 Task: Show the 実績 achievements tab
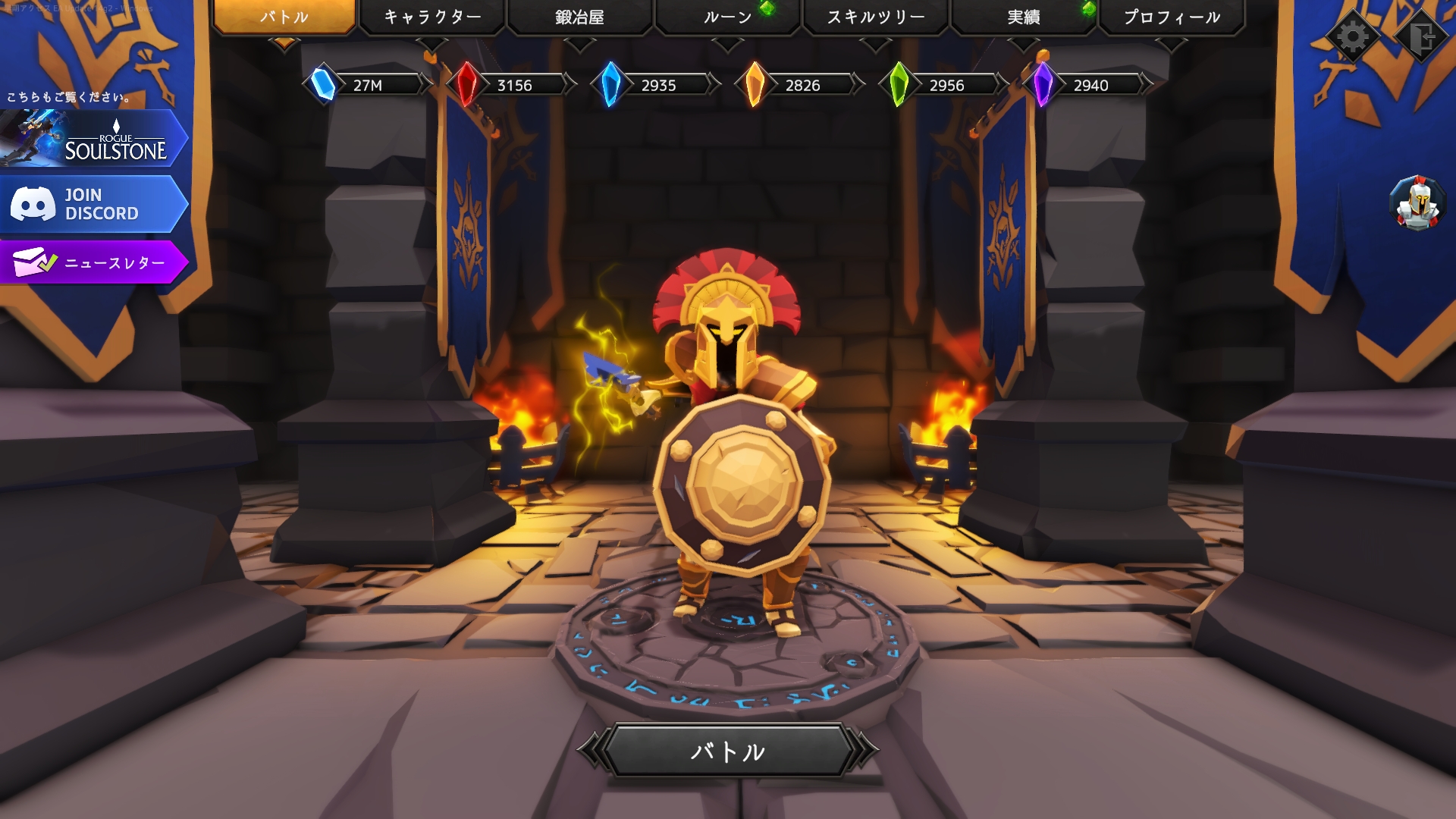[x=1023, y=17]
